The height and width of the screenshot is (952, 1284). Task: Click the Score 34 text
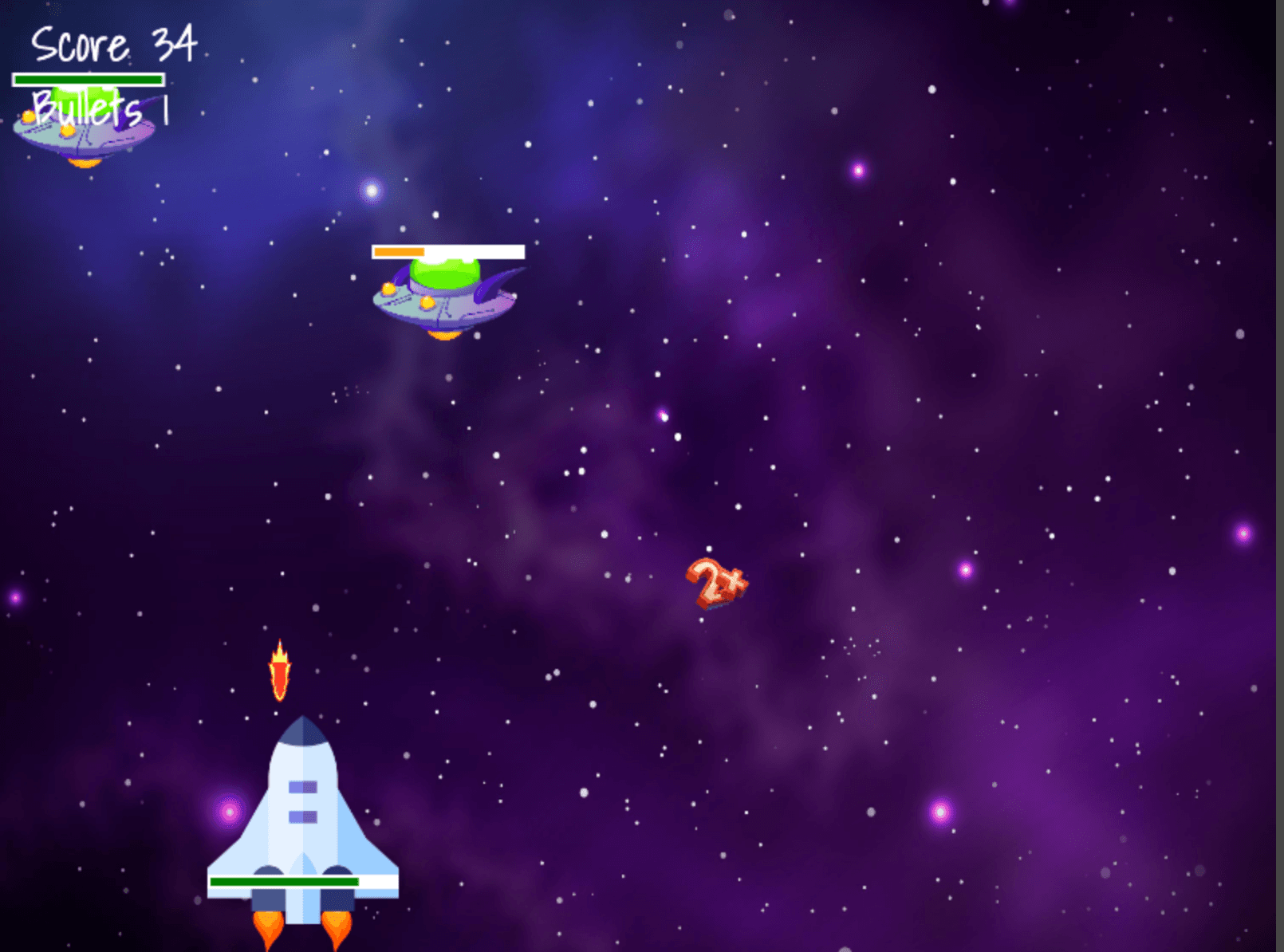(x=112, y=44)
